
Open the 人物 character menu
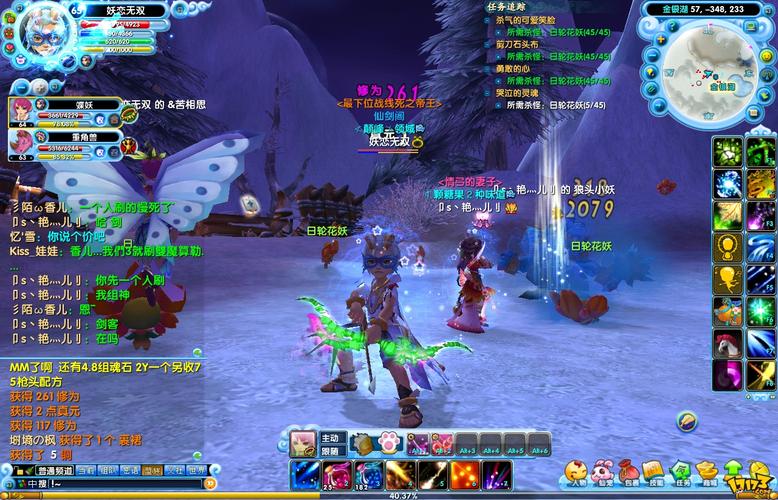[x=575, y=470]
